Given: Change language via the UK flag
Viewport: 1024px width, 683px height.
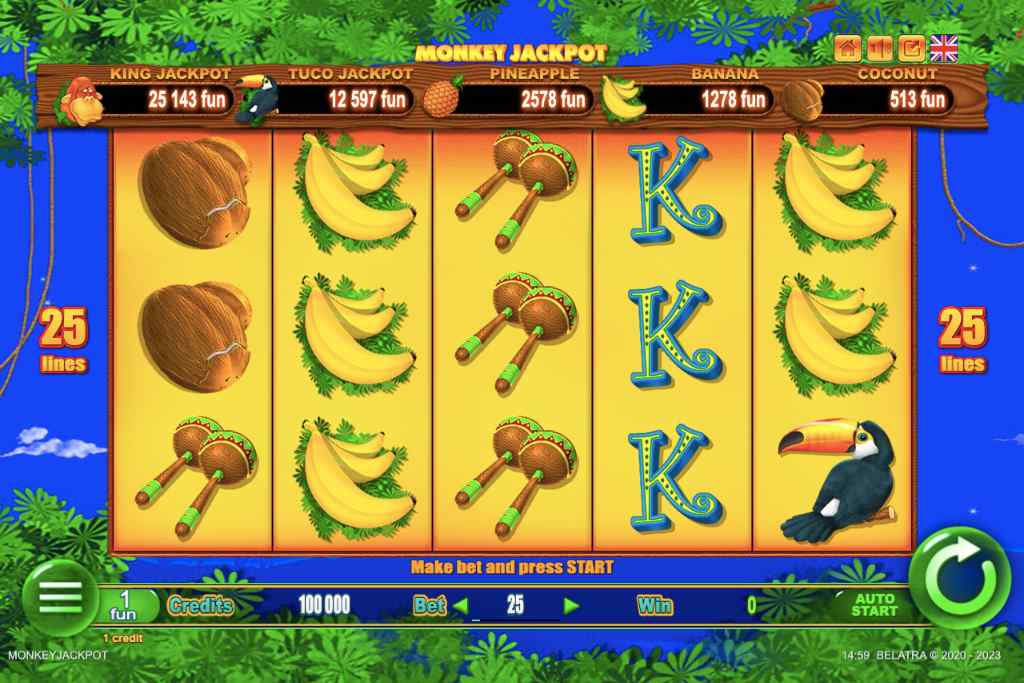Looking at the screenshot, I should tap(943, 47).
